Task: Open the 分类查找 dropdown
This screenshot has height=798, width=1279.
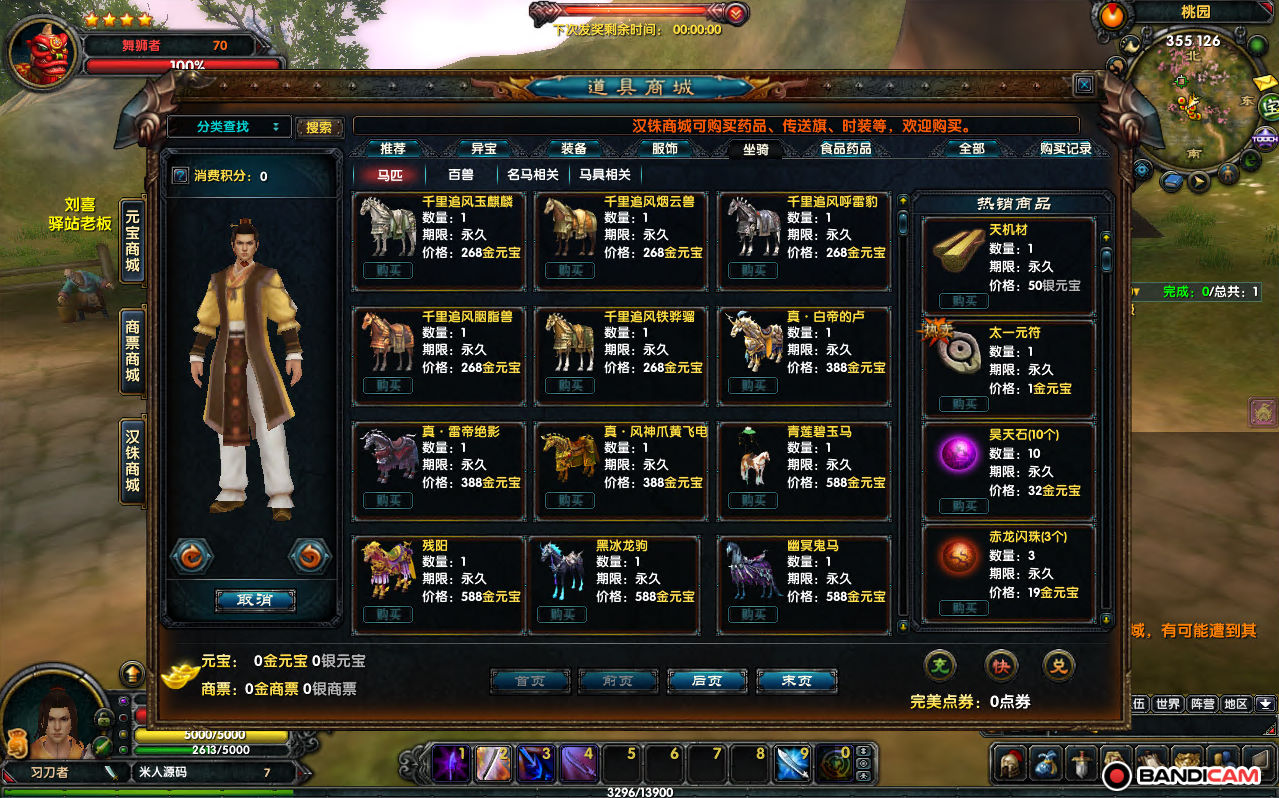Action: point(229,127)
